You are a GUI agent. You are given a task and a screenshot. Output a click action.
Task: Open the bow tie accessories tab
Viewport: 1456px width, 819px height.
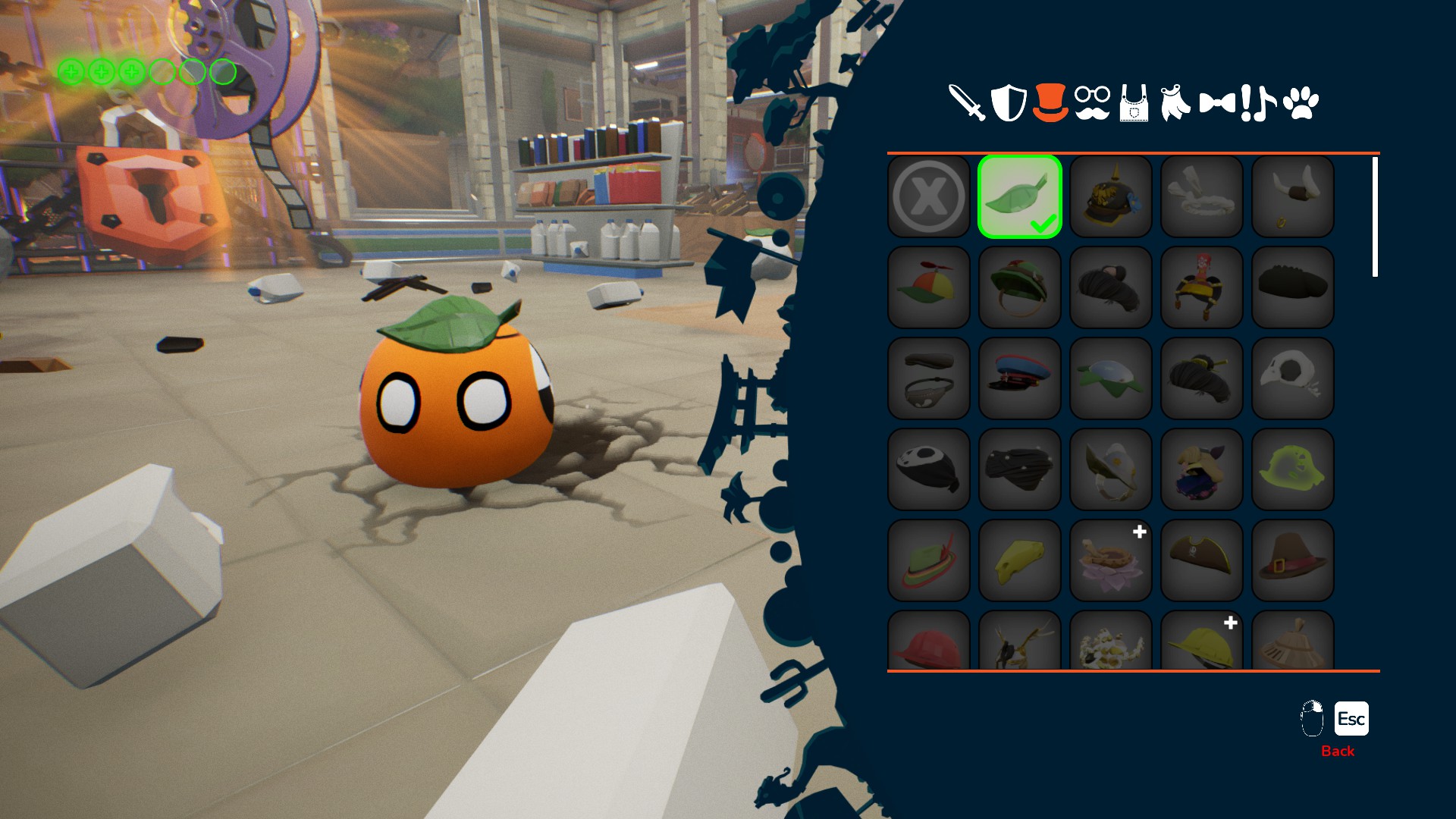click(1217, 102)
